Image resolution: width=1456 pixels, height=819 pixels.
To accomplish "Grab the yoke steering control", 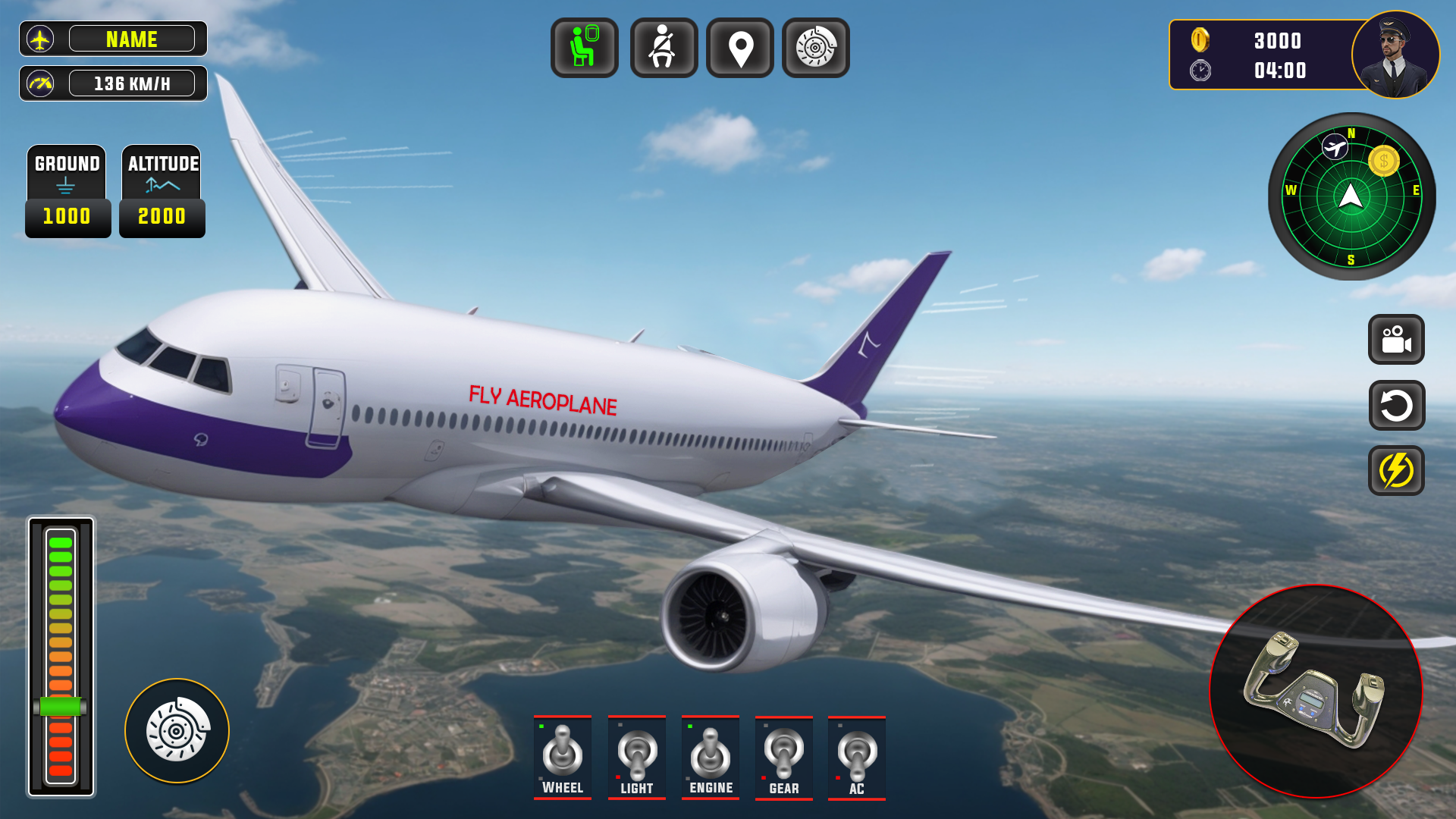I will [x=1316, y=691].
